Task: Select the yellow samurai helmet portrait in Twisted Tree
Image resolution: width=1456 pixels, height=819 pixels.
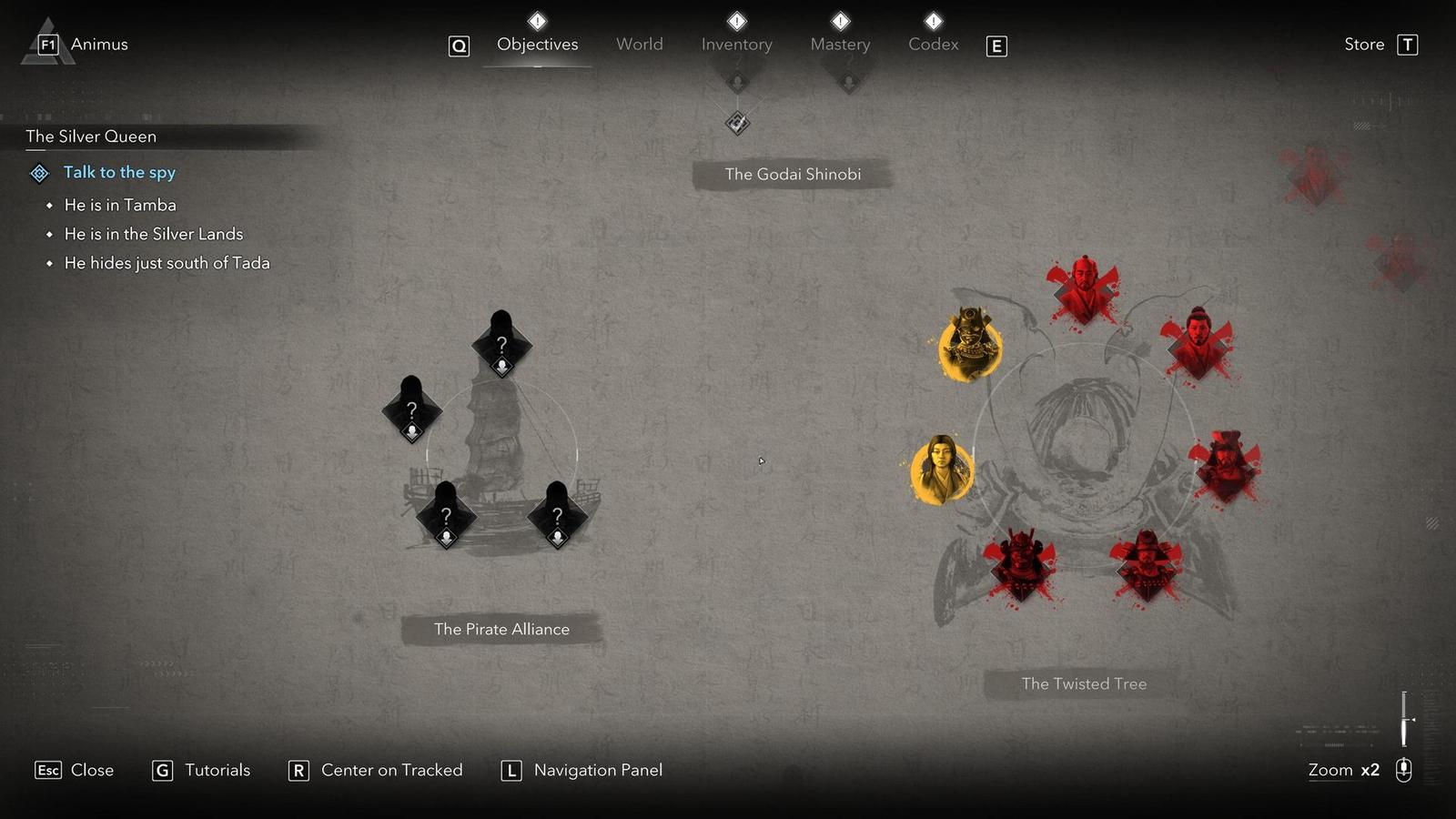Action: (969, 341)
